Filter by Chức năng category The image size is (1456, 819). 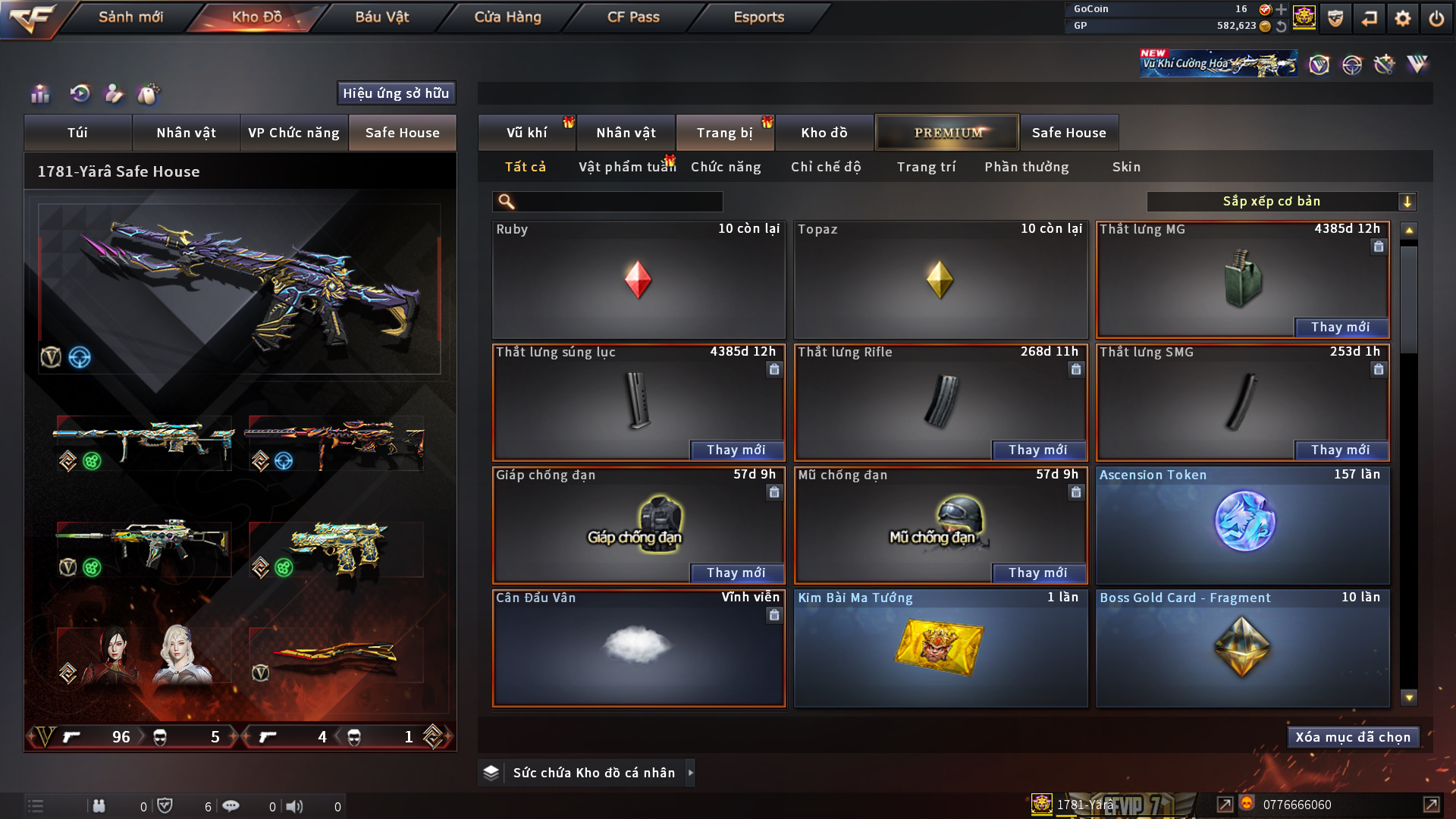coord(726,167)
